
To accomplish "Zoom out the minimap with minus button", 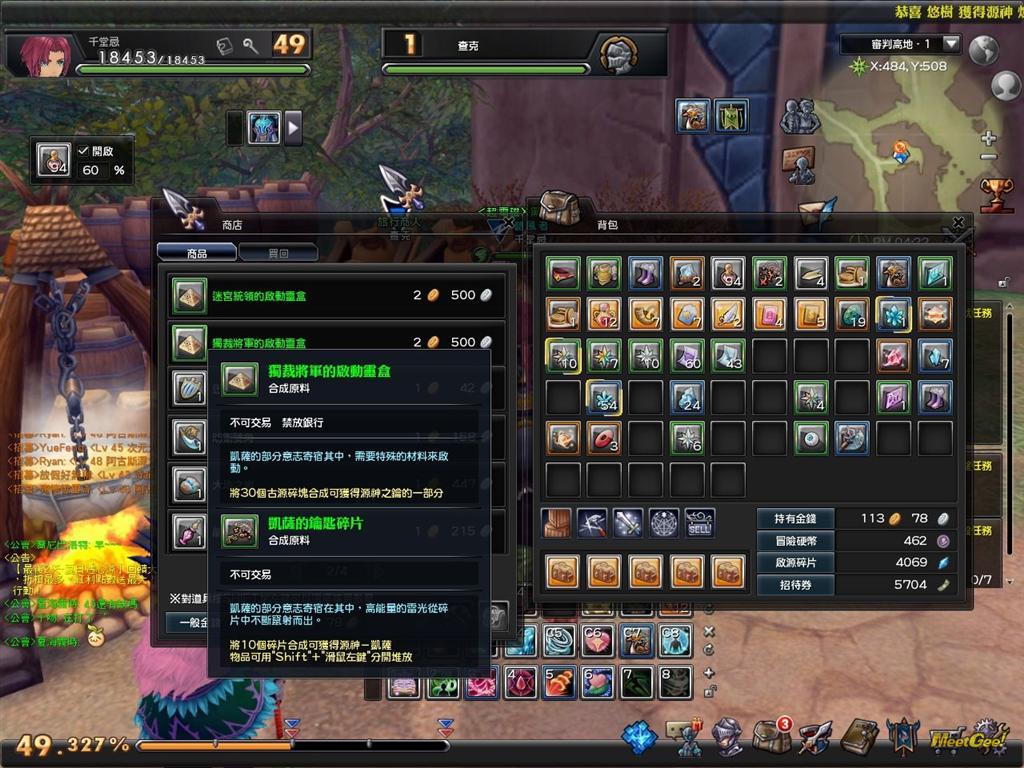I will pos(989,157).
